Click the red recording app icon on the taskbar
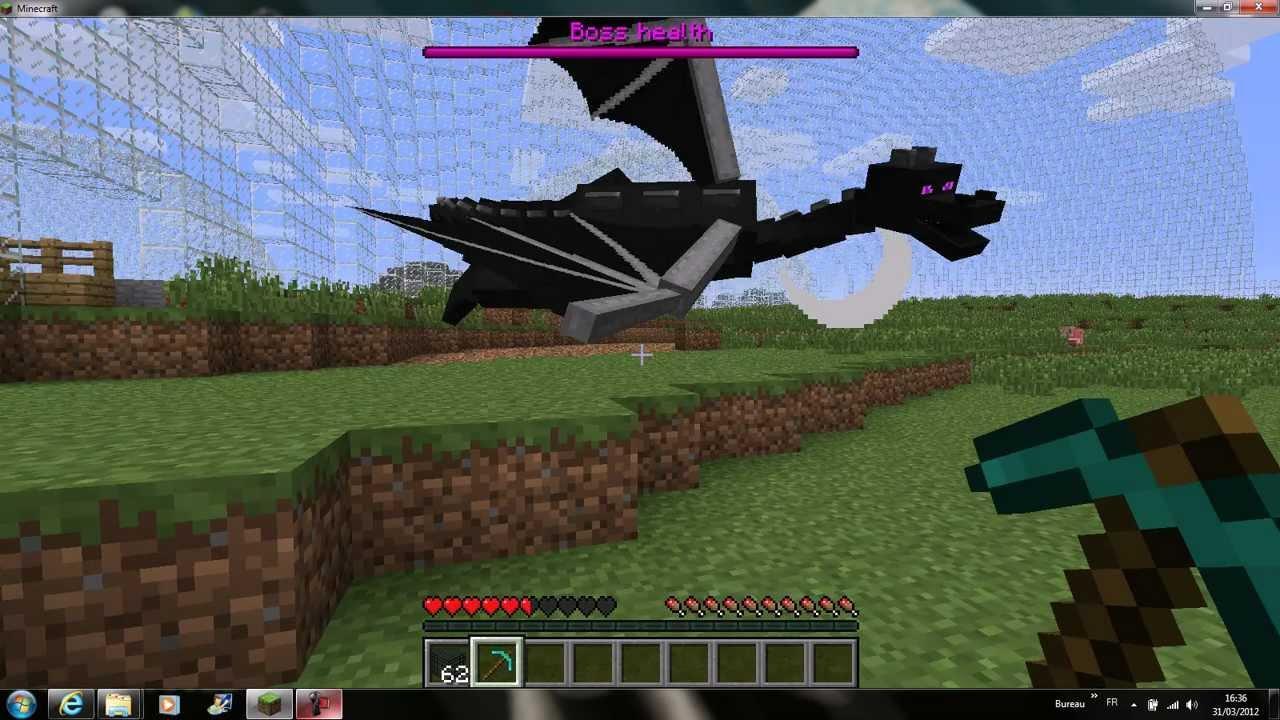Viewport: 1280px width, 720px height. click(318, 704)
